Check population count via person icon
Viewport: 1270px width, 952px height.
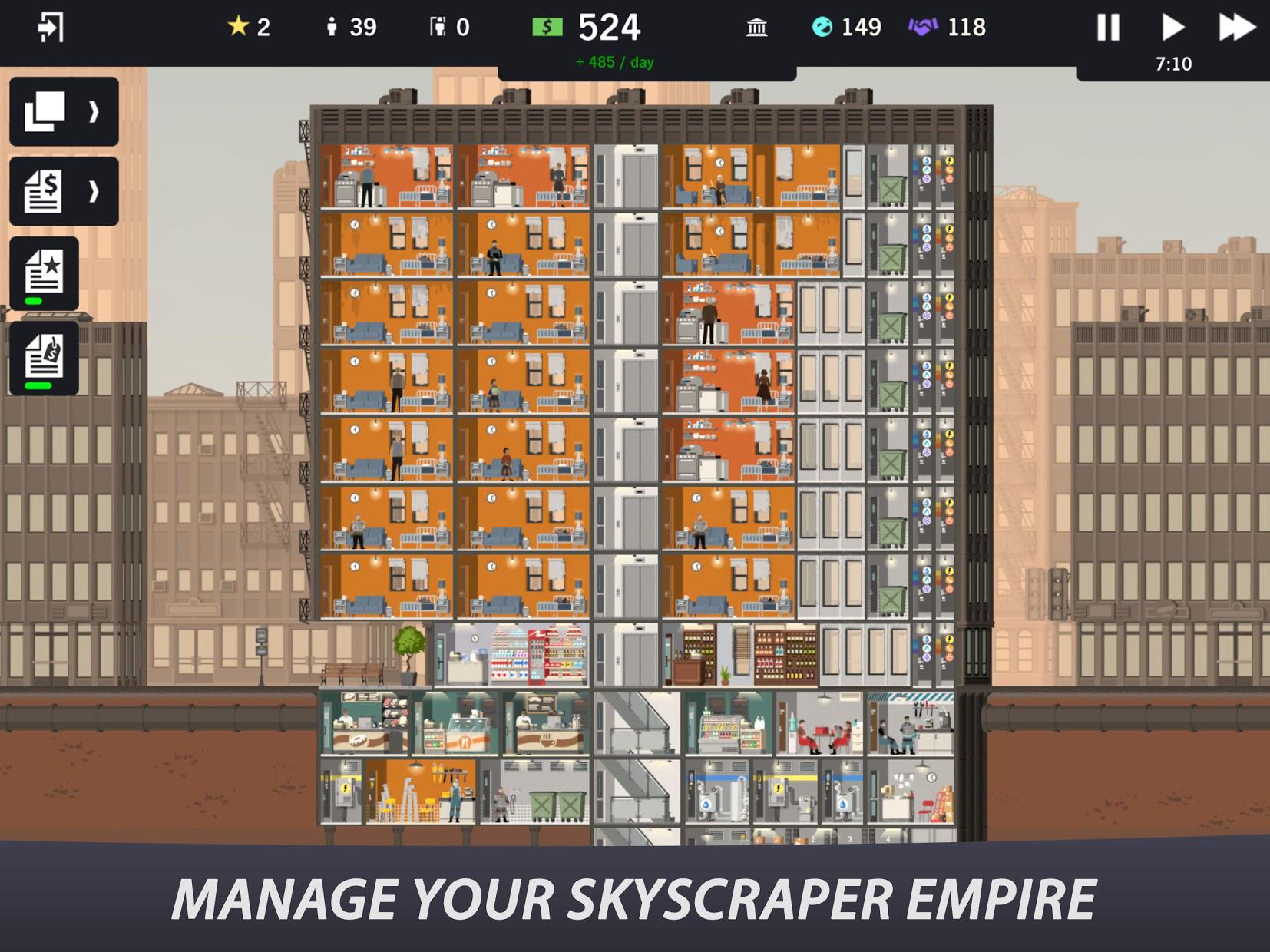coord(332,27)
